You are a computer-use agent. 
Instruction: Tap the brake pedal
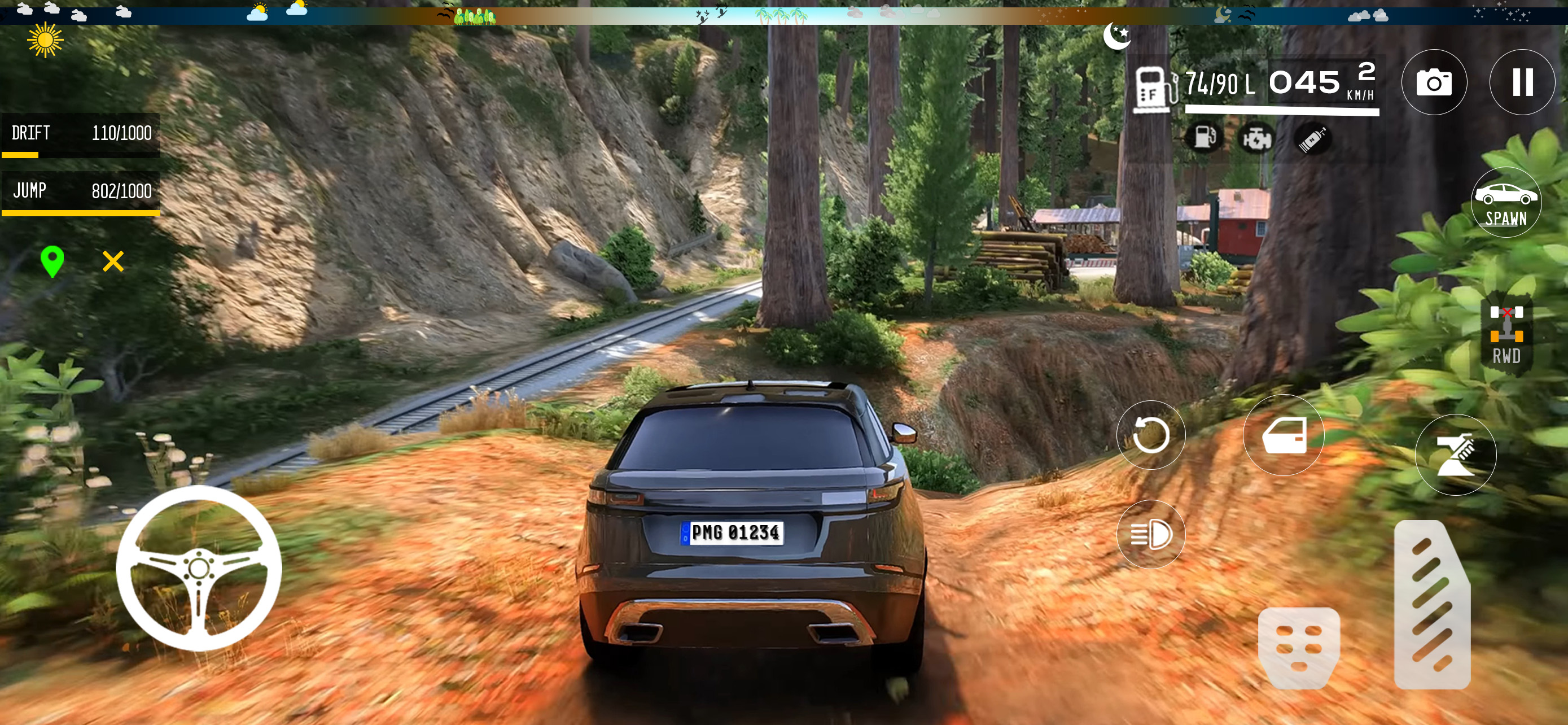1299,647
